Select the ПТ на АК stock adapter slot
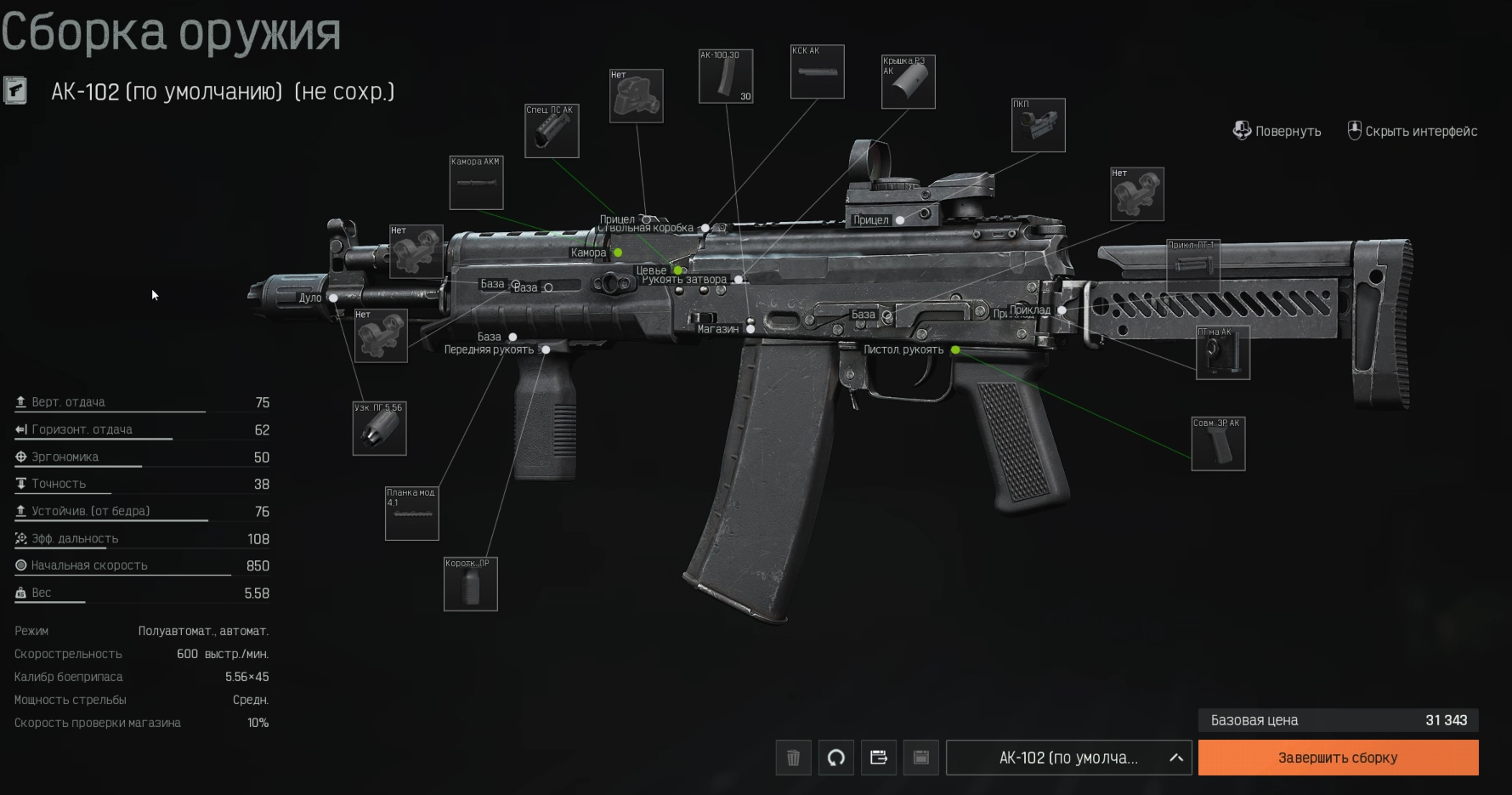1512x795 pixels. pyautogui.click(x=1222, y=353)
